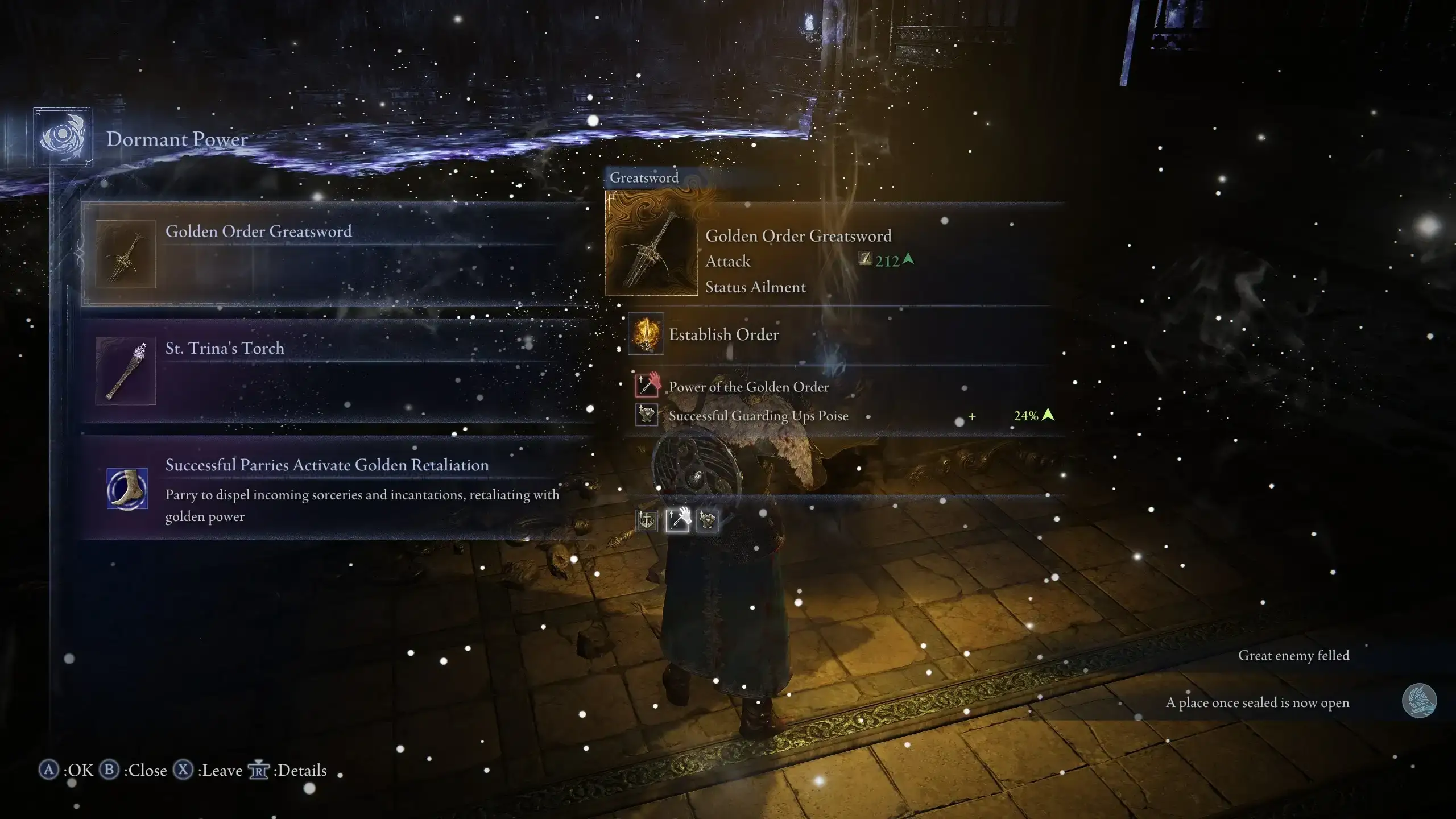
Task: Select the Establish Order skill icon
Action: point(646,334)
